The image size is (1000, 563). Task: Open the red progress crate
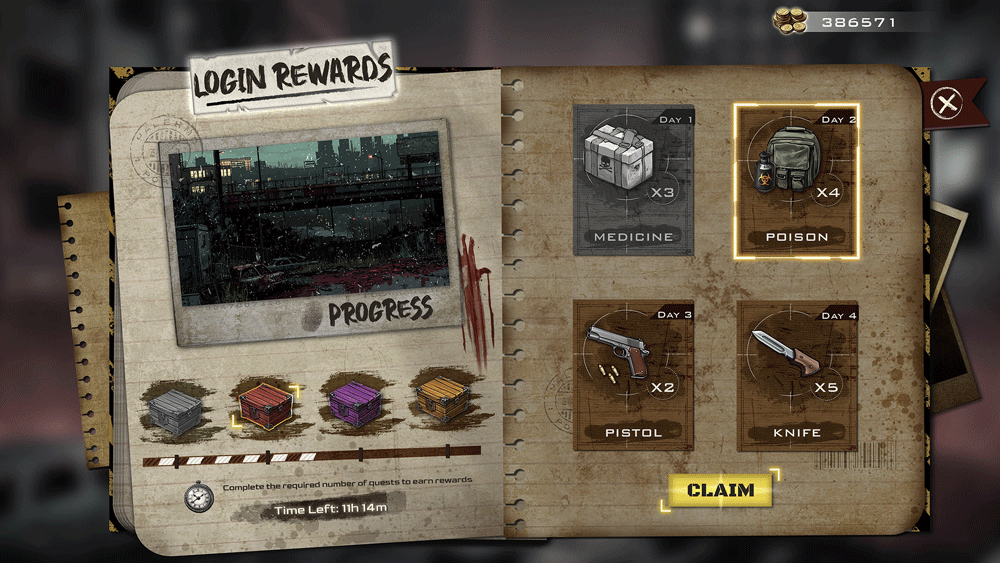tap(262, 406)
